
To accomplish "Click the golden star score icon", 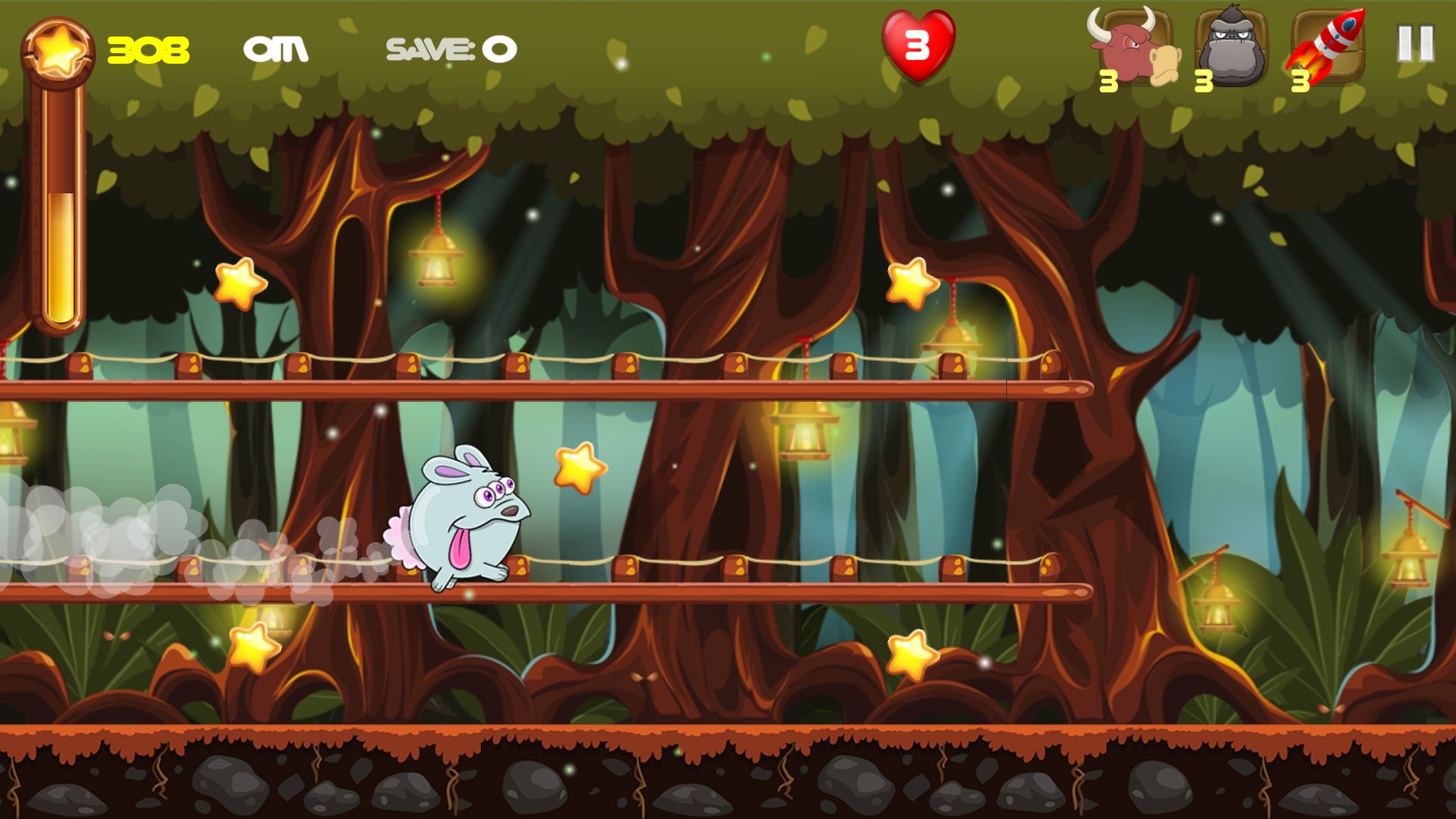I will (x=59, y=49).
